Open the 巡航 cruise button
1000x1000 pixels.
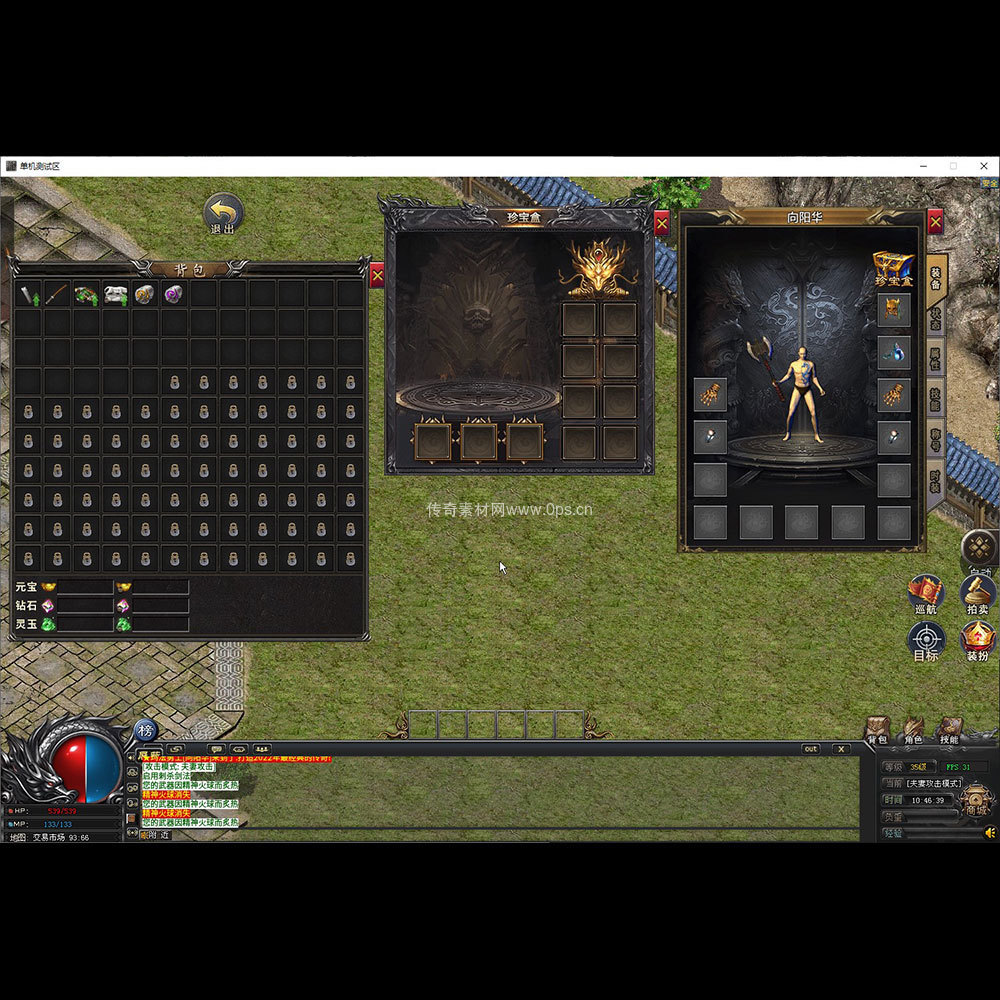pos(926,593)
